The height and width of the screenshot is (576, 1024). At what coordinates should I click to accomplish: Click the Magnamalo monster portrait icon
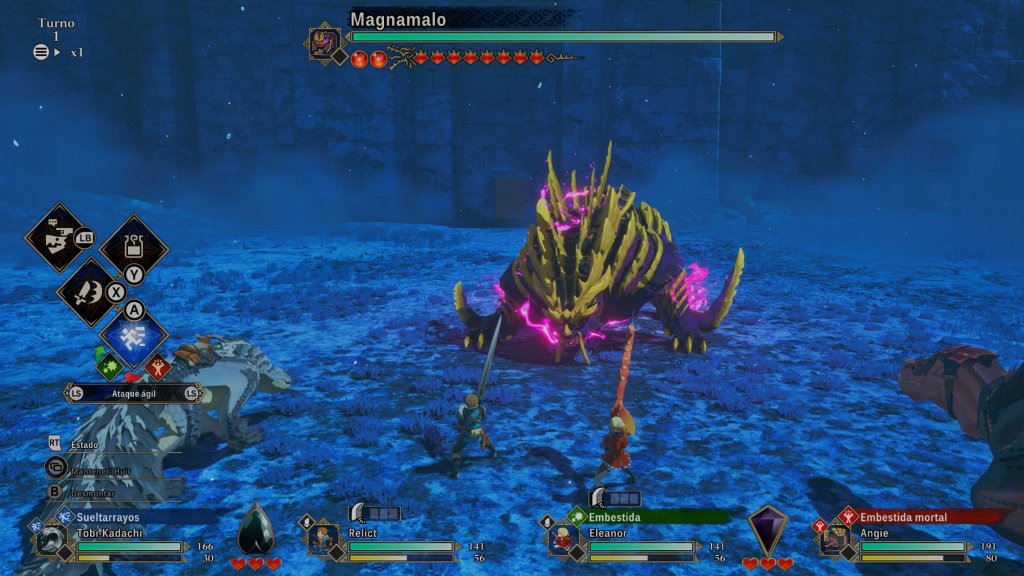(x=324, y=43)
